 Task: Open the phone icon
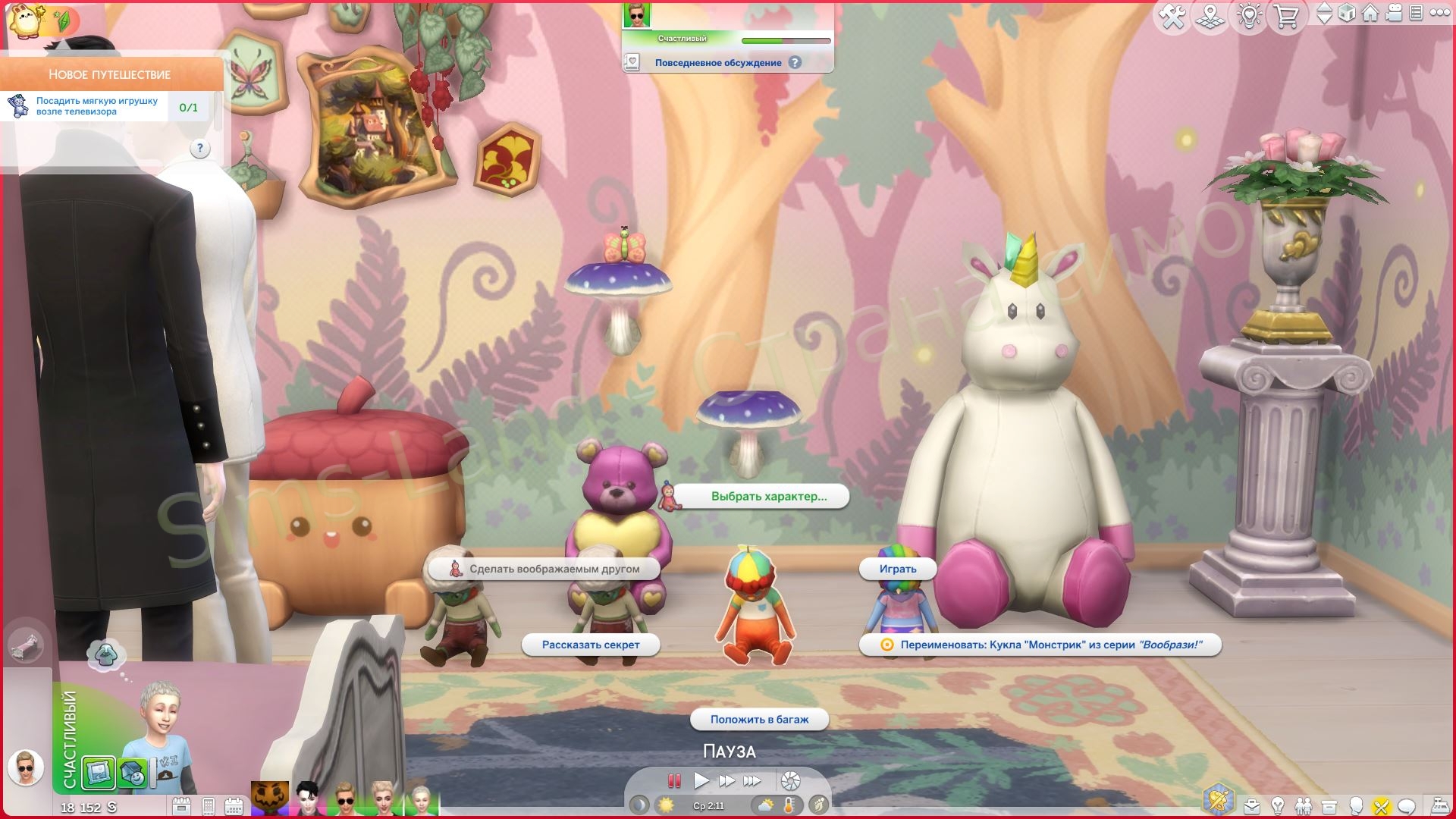[x=209, y=806]
